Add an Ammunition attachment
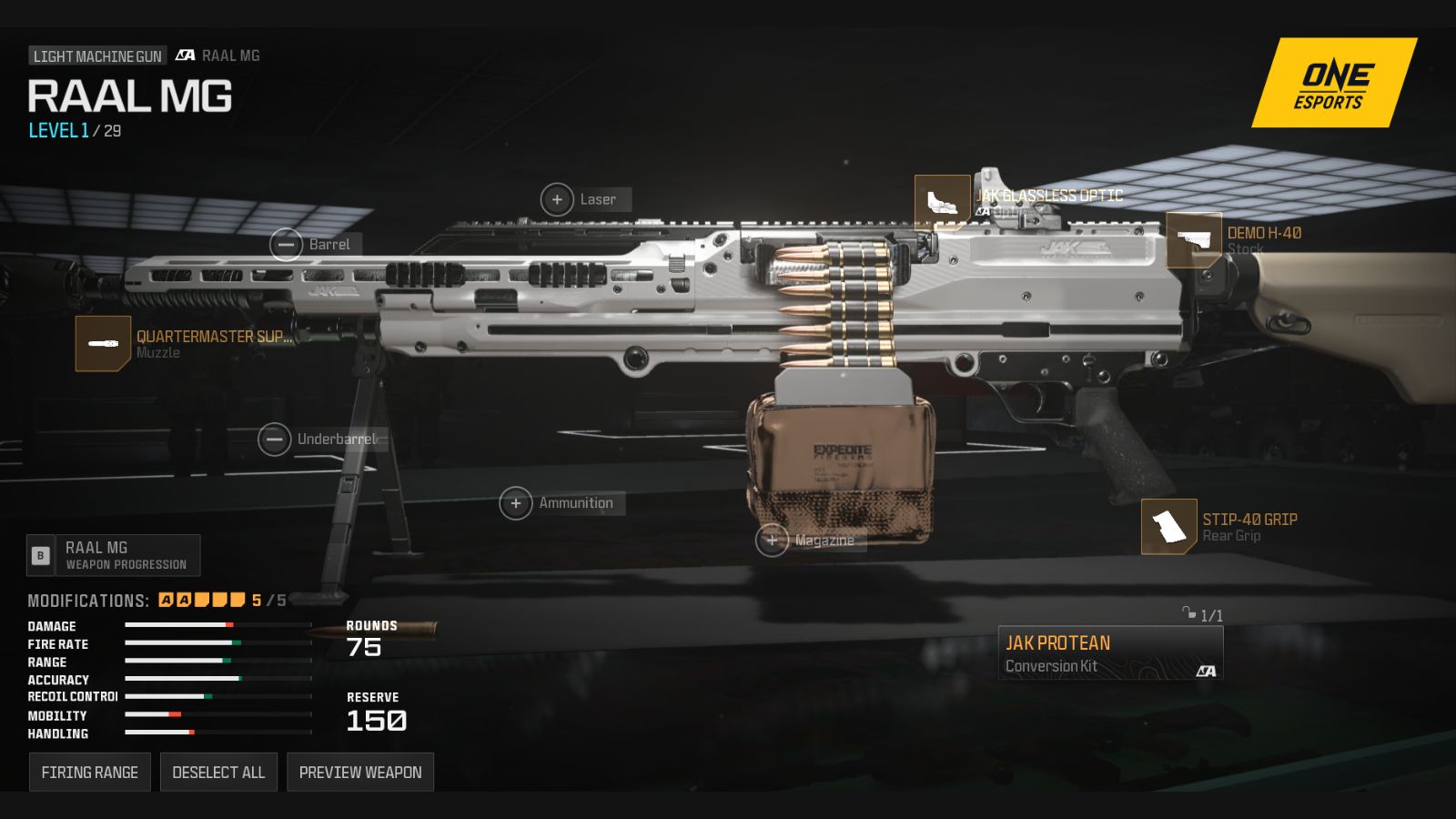 pyautogui.click(x=516, y=503)
